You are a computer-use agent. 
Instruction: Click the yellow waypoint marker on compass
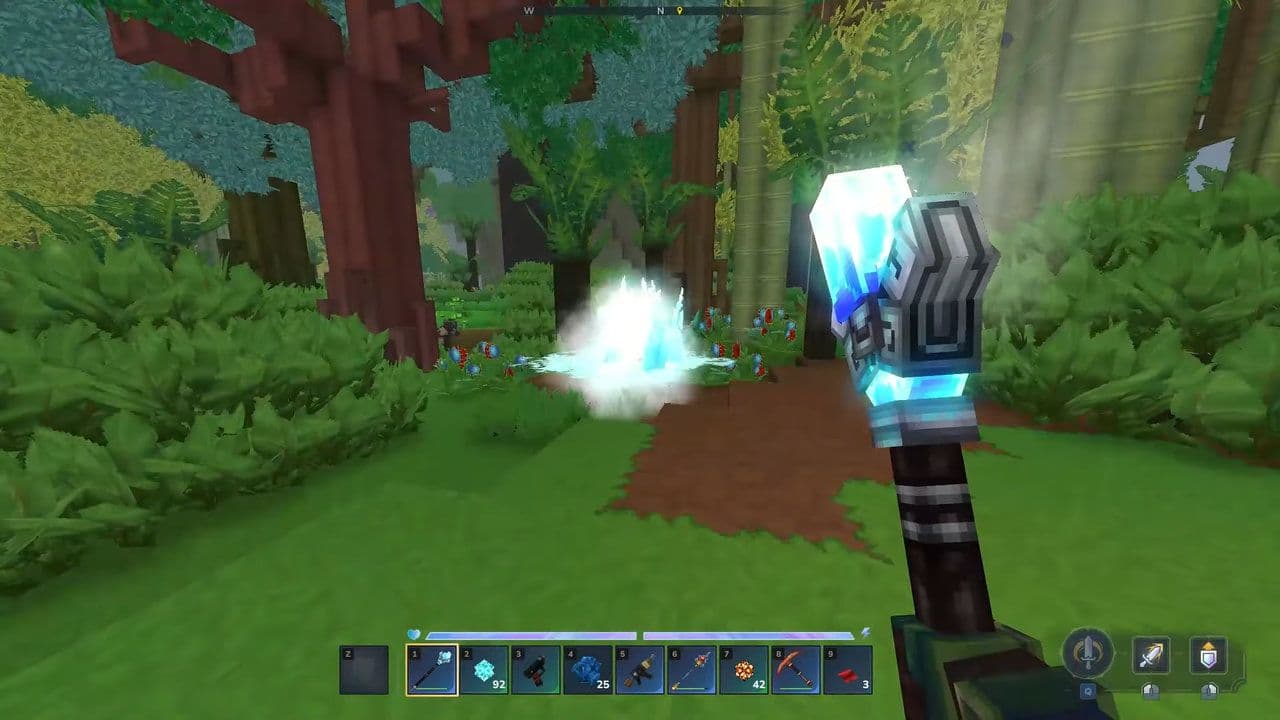[679, 11]
